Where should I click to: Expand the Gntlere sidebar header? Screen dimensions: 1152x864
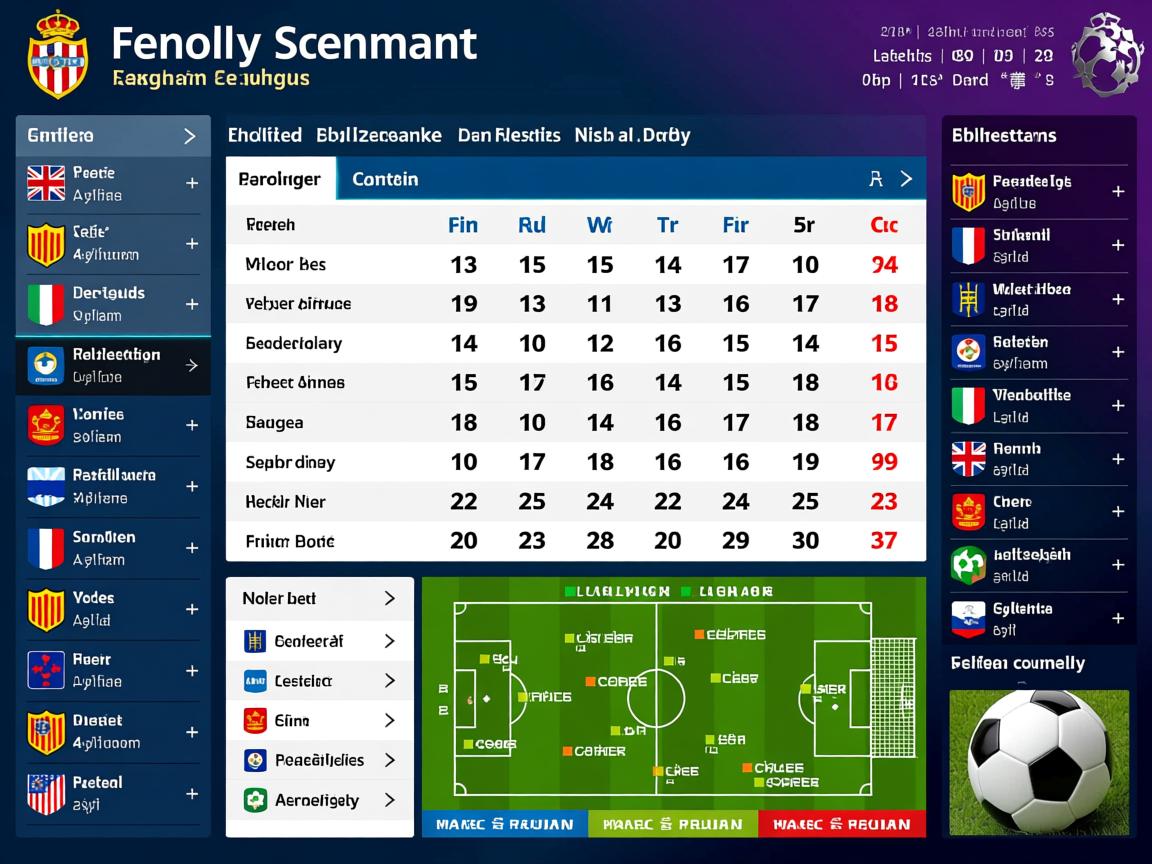pyautogui.click(x=113, y=136)
